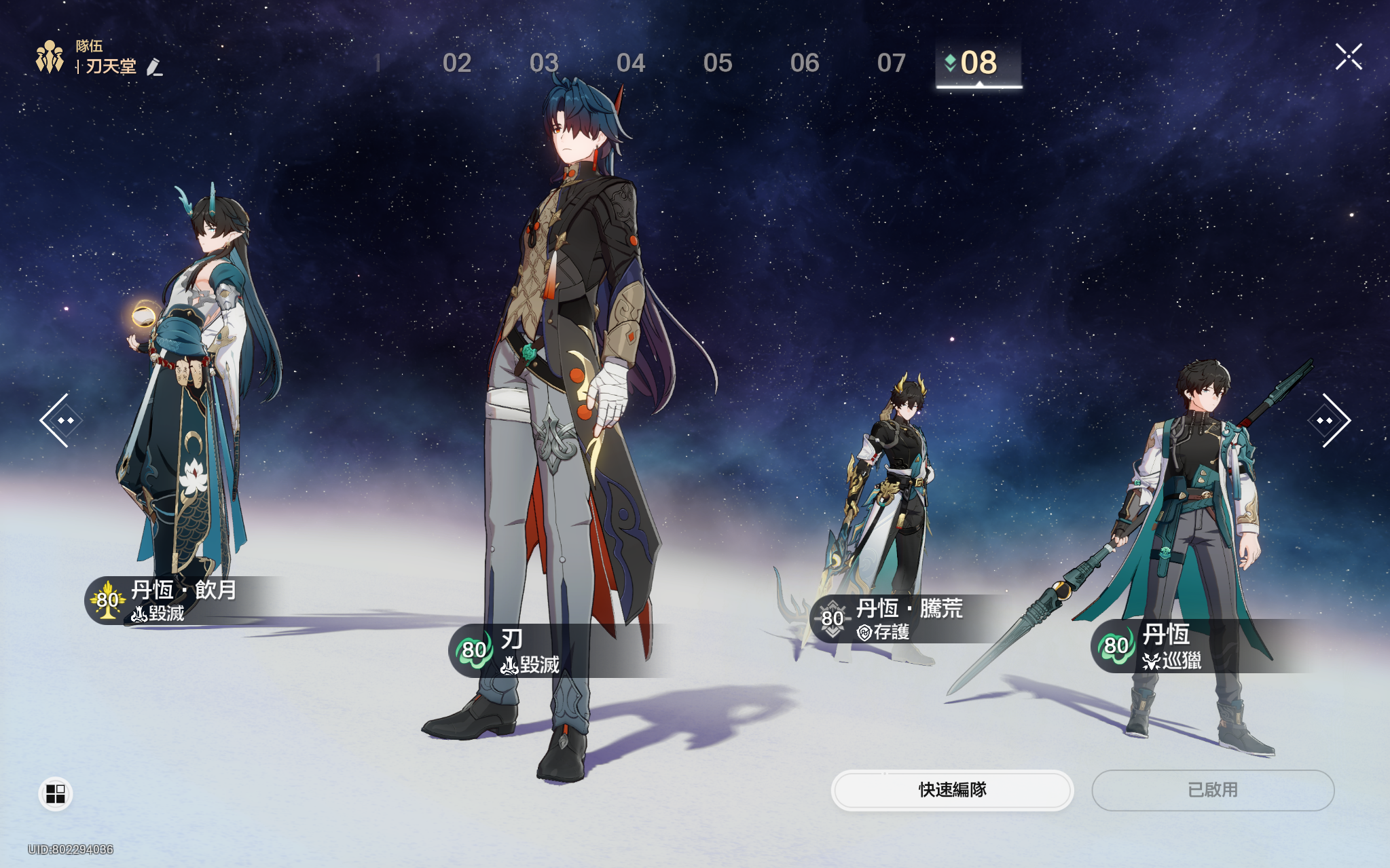Viewport: 1390px width, 868px height.
Task: Go to team tab 07
Action: pos(891,63)
